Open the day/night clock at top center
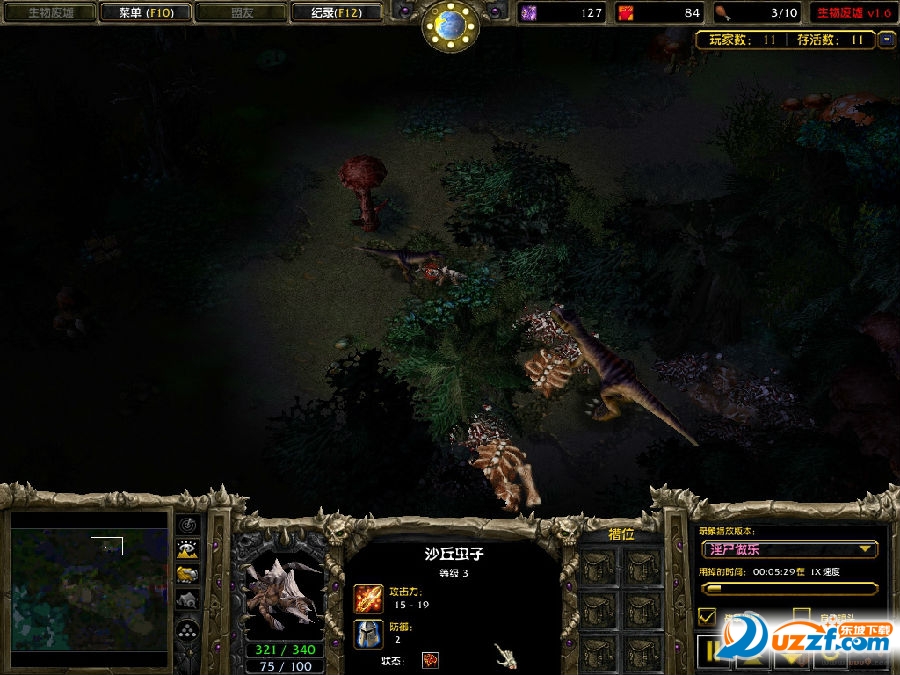The width and height of the screenshot is (900, 675). point(450,24)
